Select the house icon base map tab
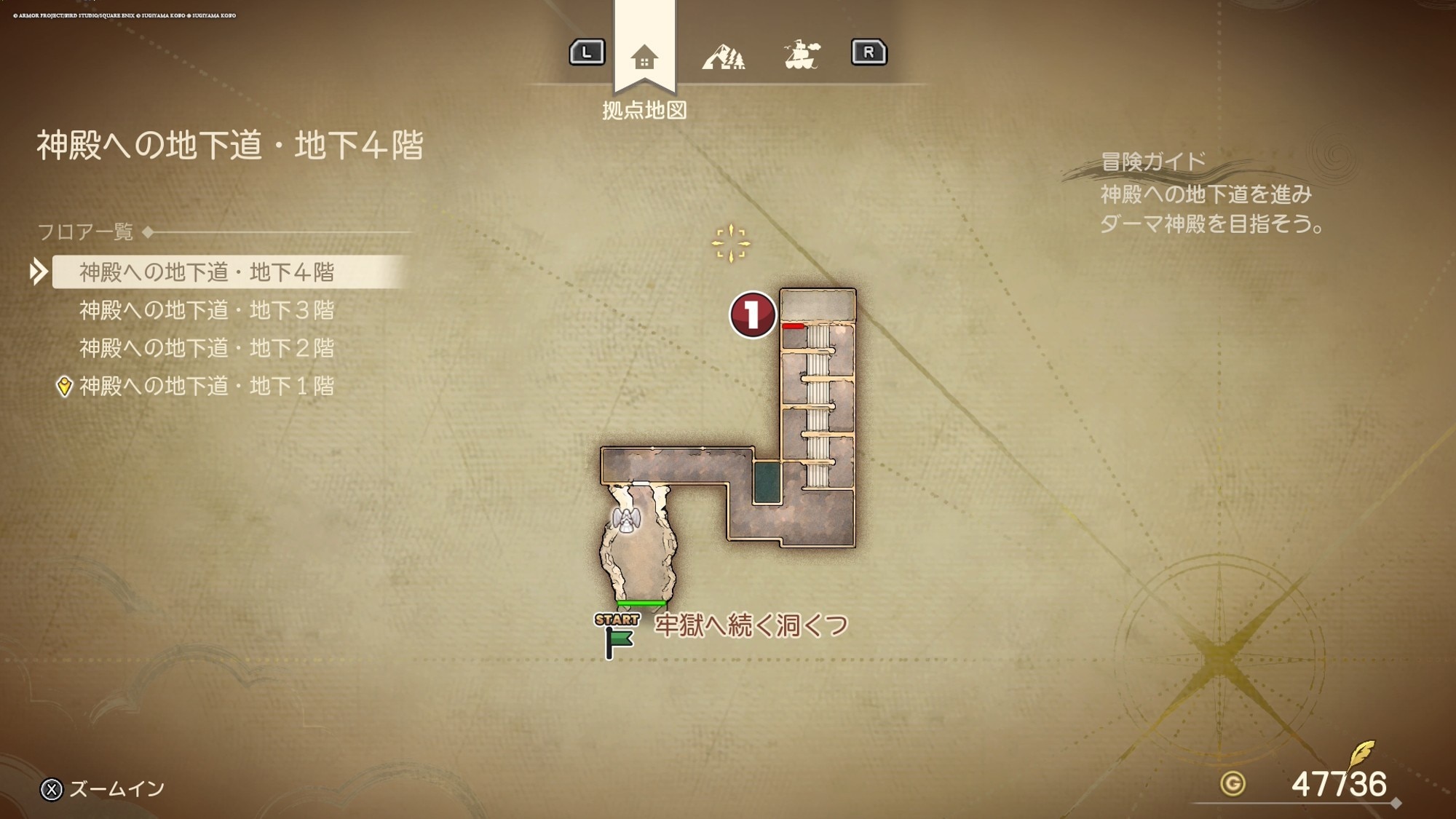 [x=644, y=57]
